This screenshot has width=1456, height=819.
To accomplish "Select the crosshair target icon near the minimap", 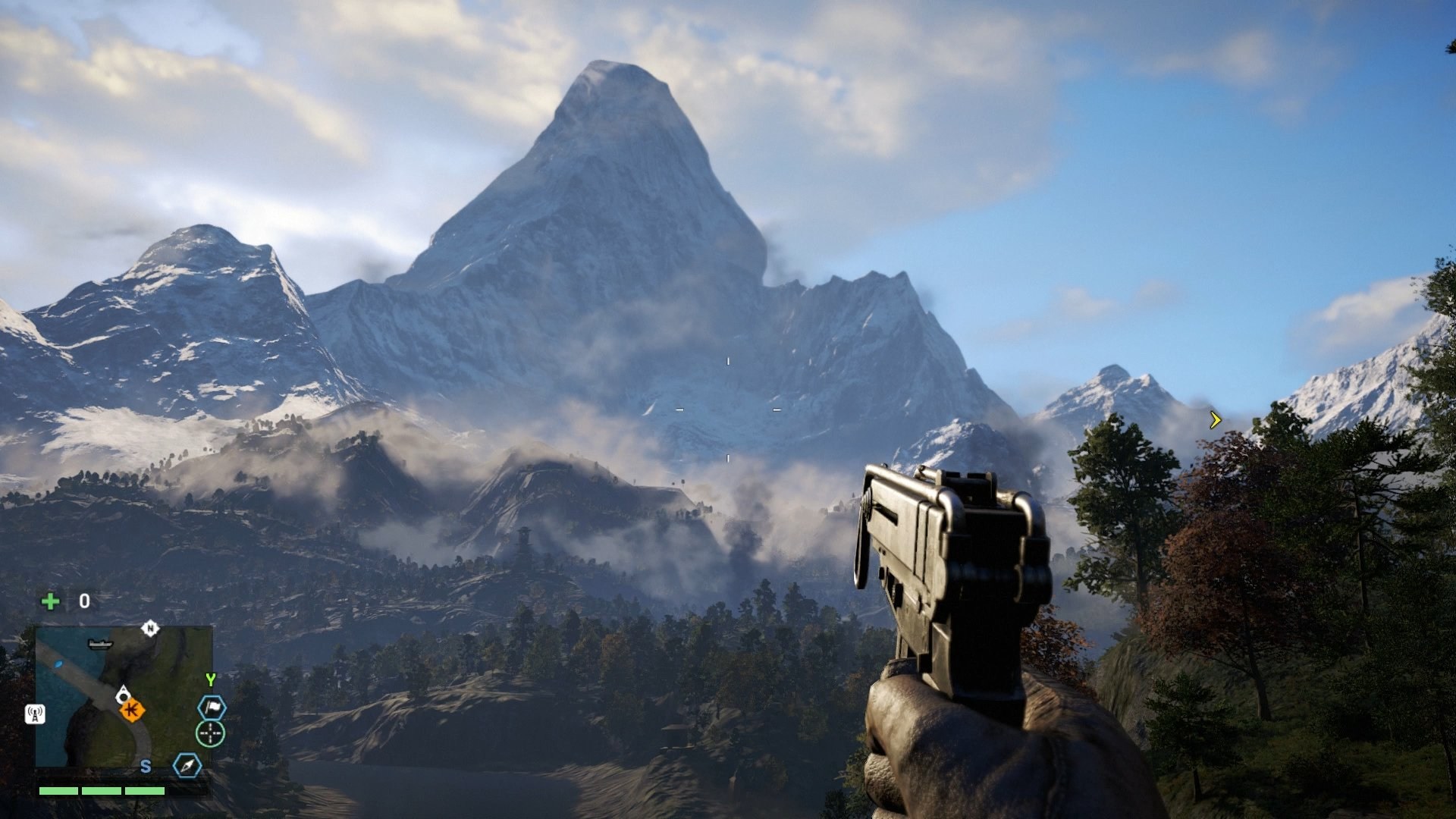I will [210, 733].
